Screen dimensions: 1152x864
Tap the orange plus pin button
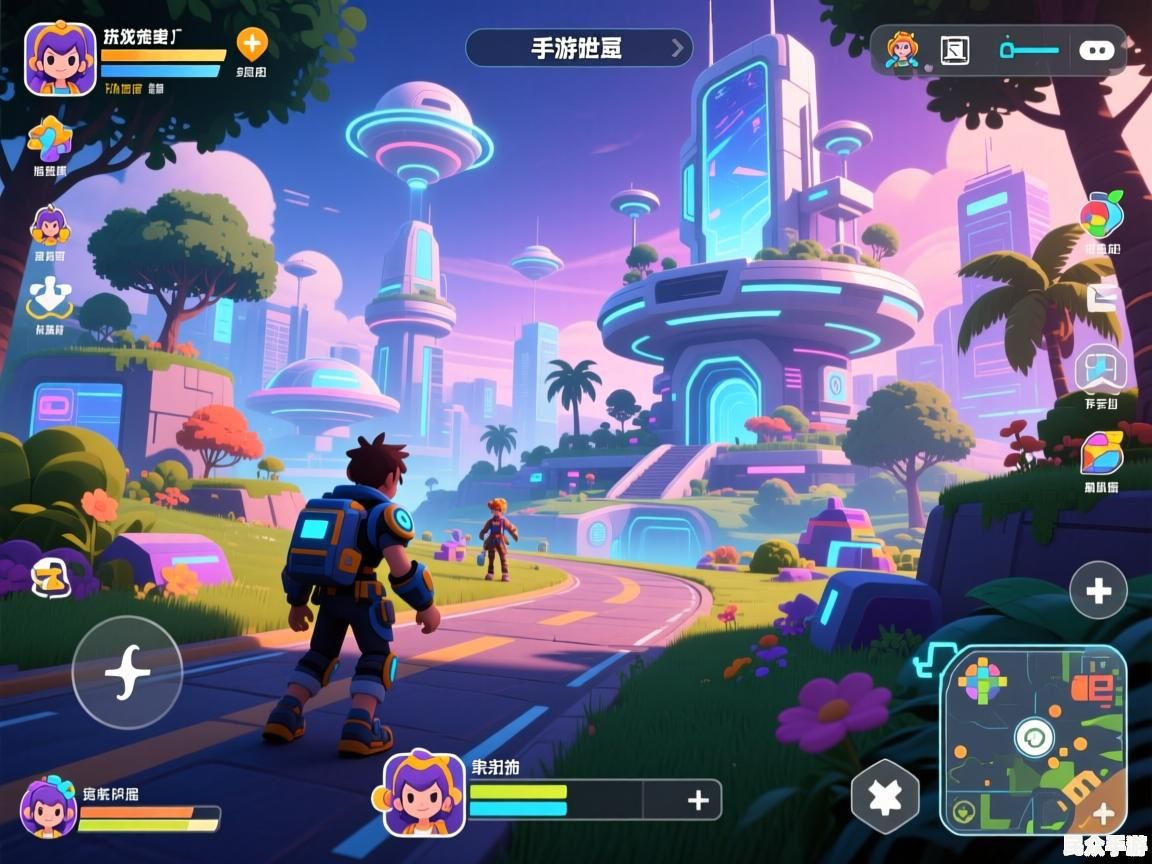(251, 44)
